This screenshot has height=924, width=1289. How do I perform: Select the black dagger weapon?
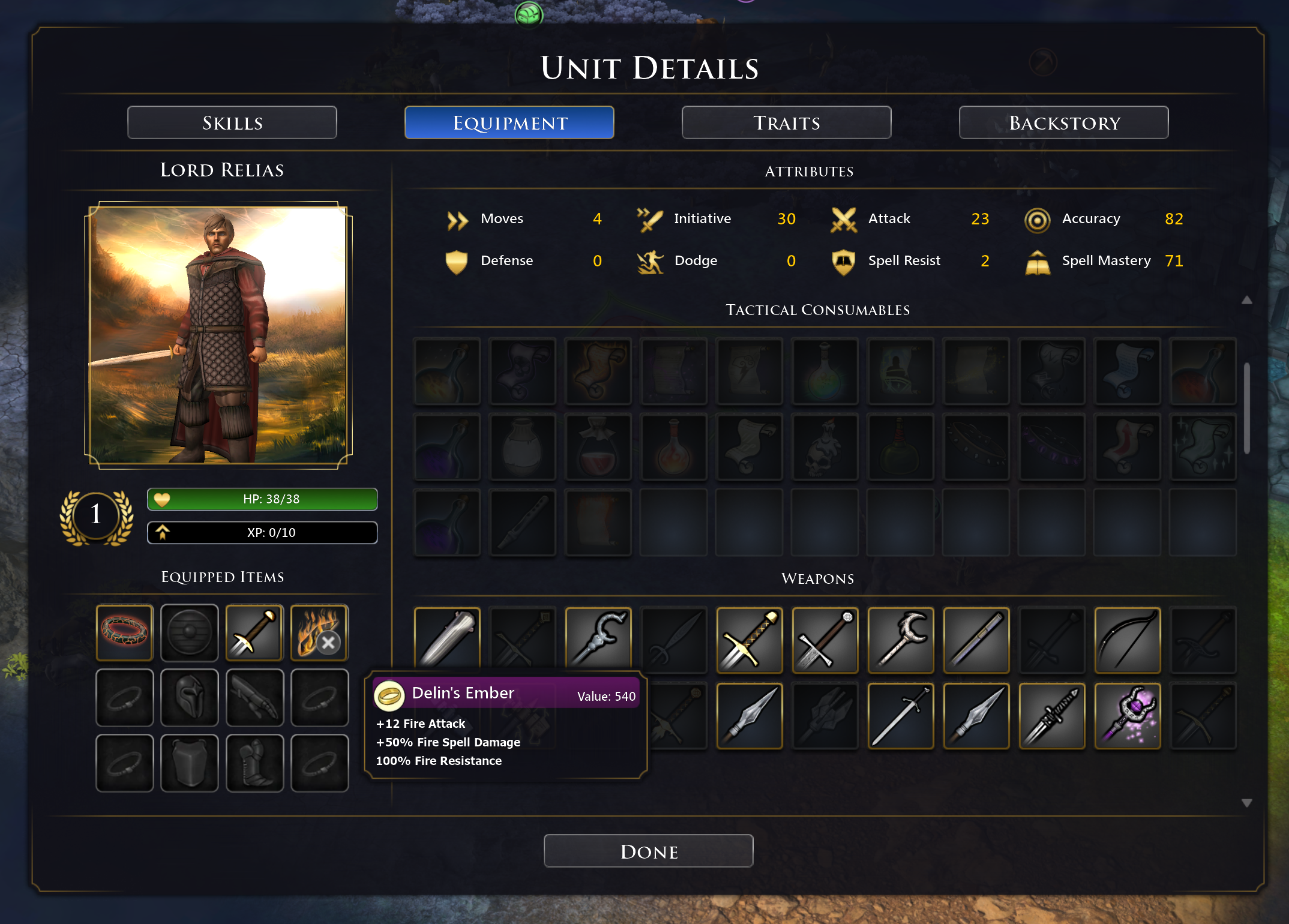tap(1052, 716)
